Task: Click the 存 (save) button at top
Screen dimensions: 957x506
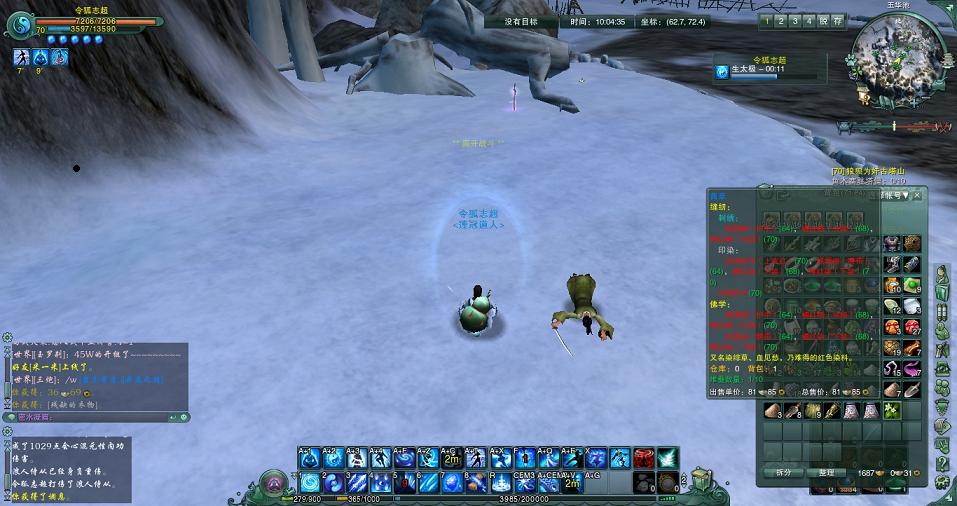Action: [x=837, y=20]
